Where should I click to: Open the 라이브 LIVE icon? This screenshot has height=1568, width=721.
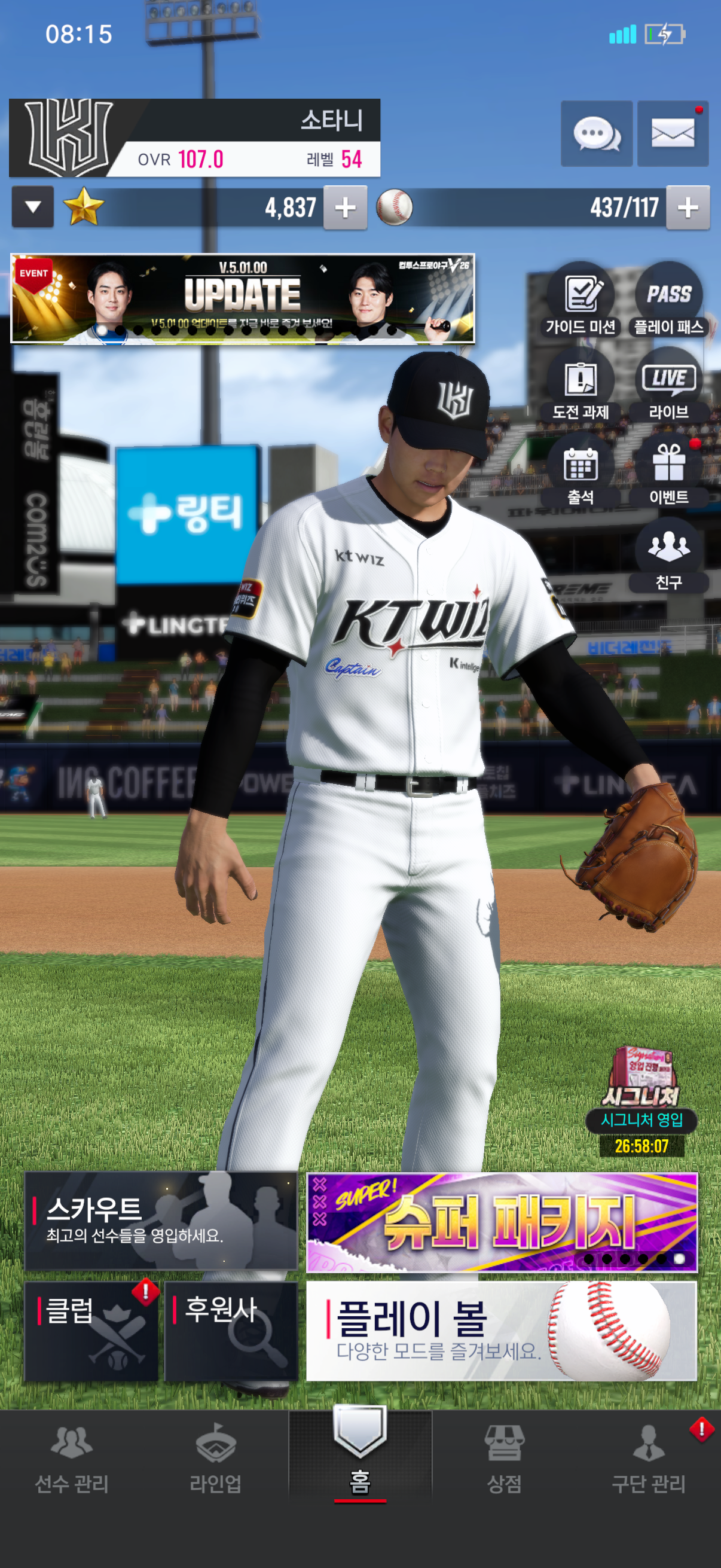668,385
